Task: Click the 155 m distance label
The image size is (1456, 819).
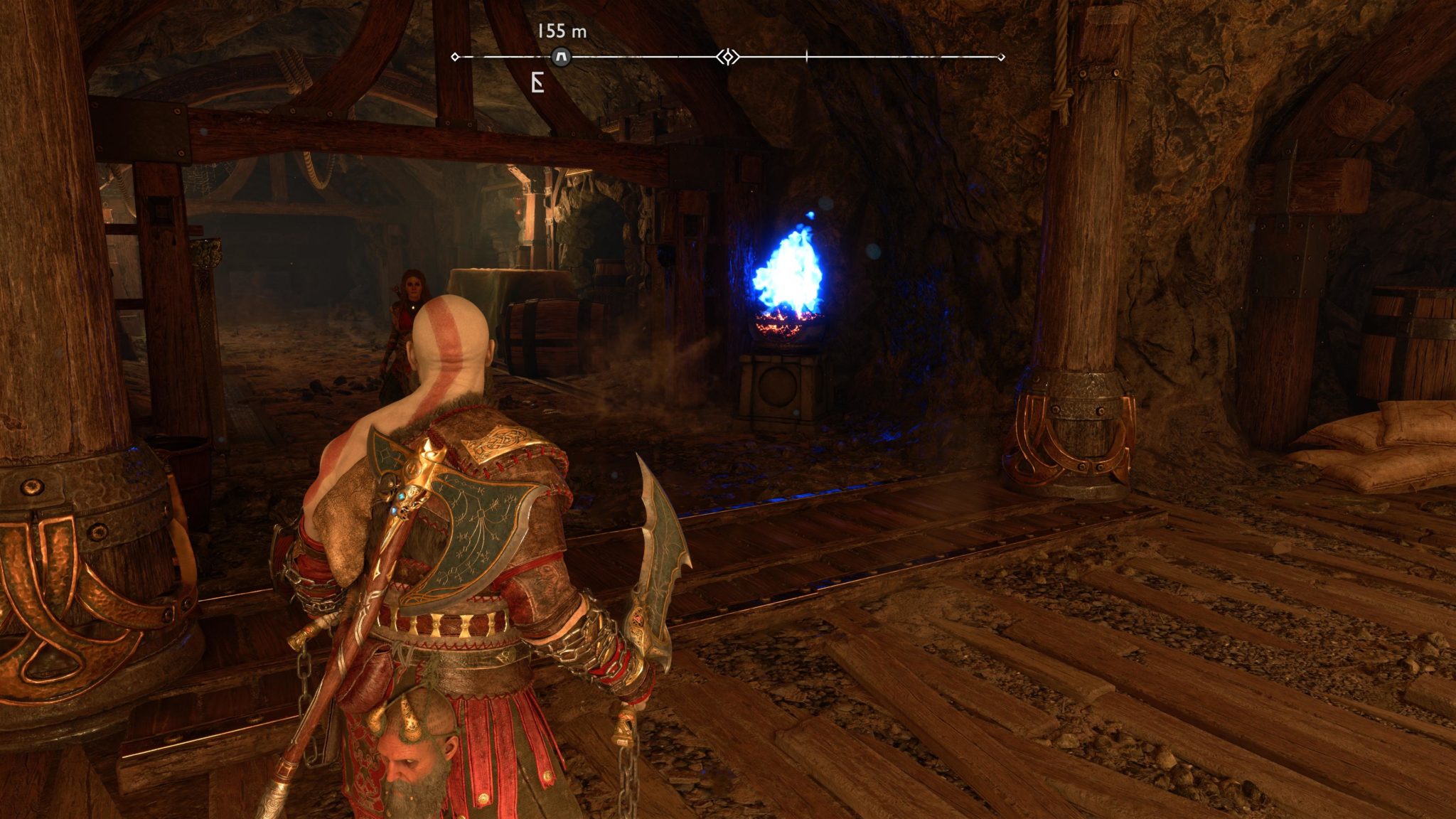Action: tap(562, 30)
